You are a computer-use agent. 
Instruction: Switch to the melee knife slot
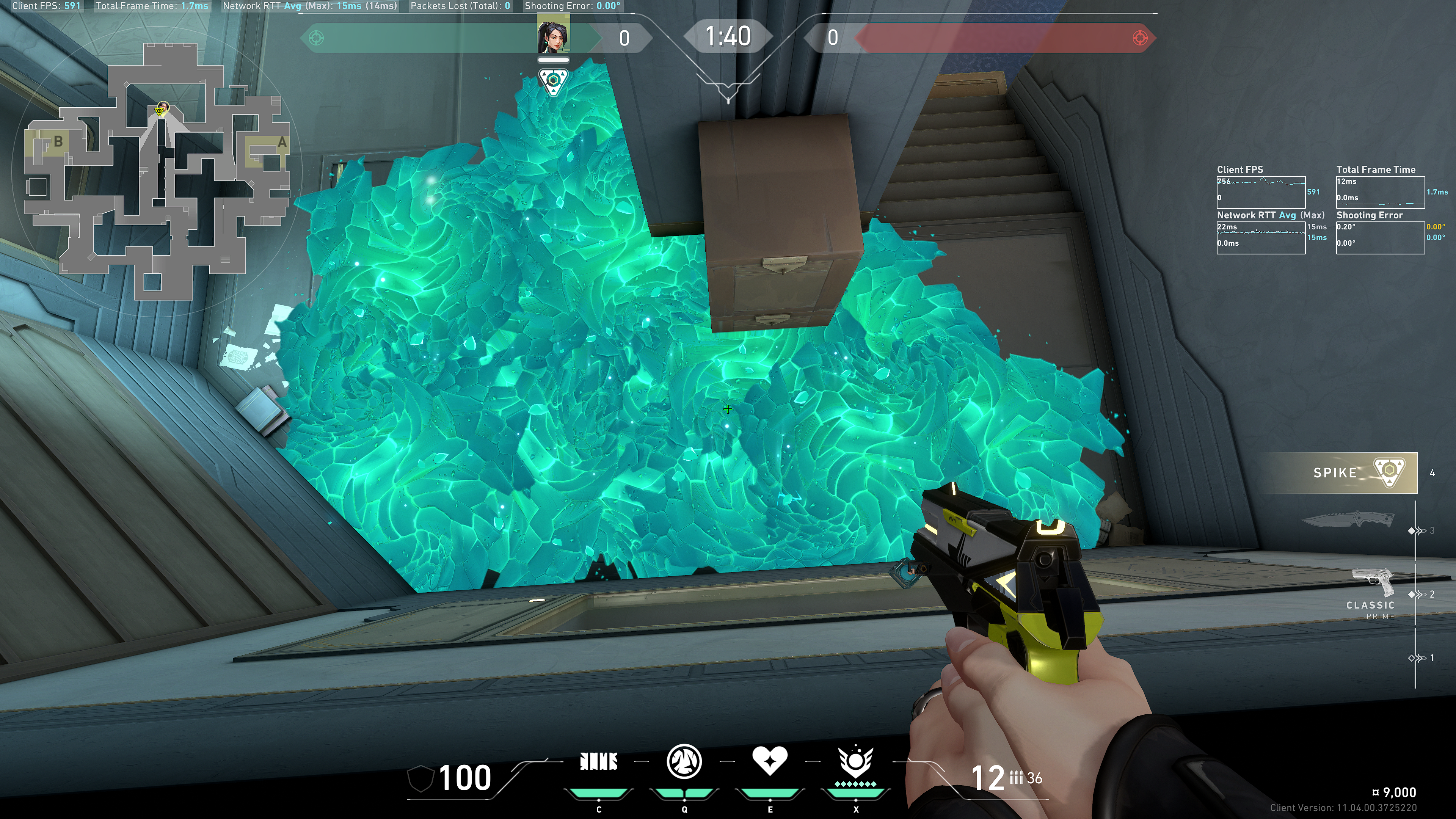(1348, 519)
